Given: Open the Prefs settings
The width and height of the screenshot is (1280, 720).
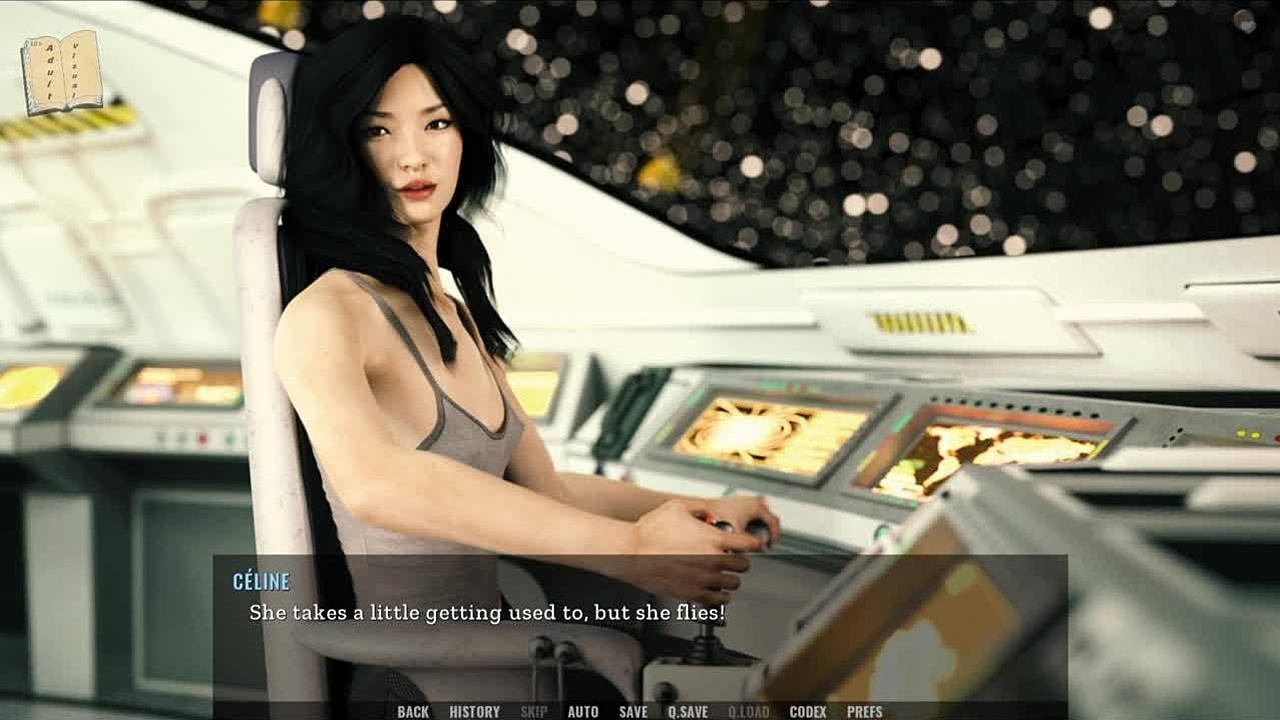Looking at the screenshot, I should (865, 712).
